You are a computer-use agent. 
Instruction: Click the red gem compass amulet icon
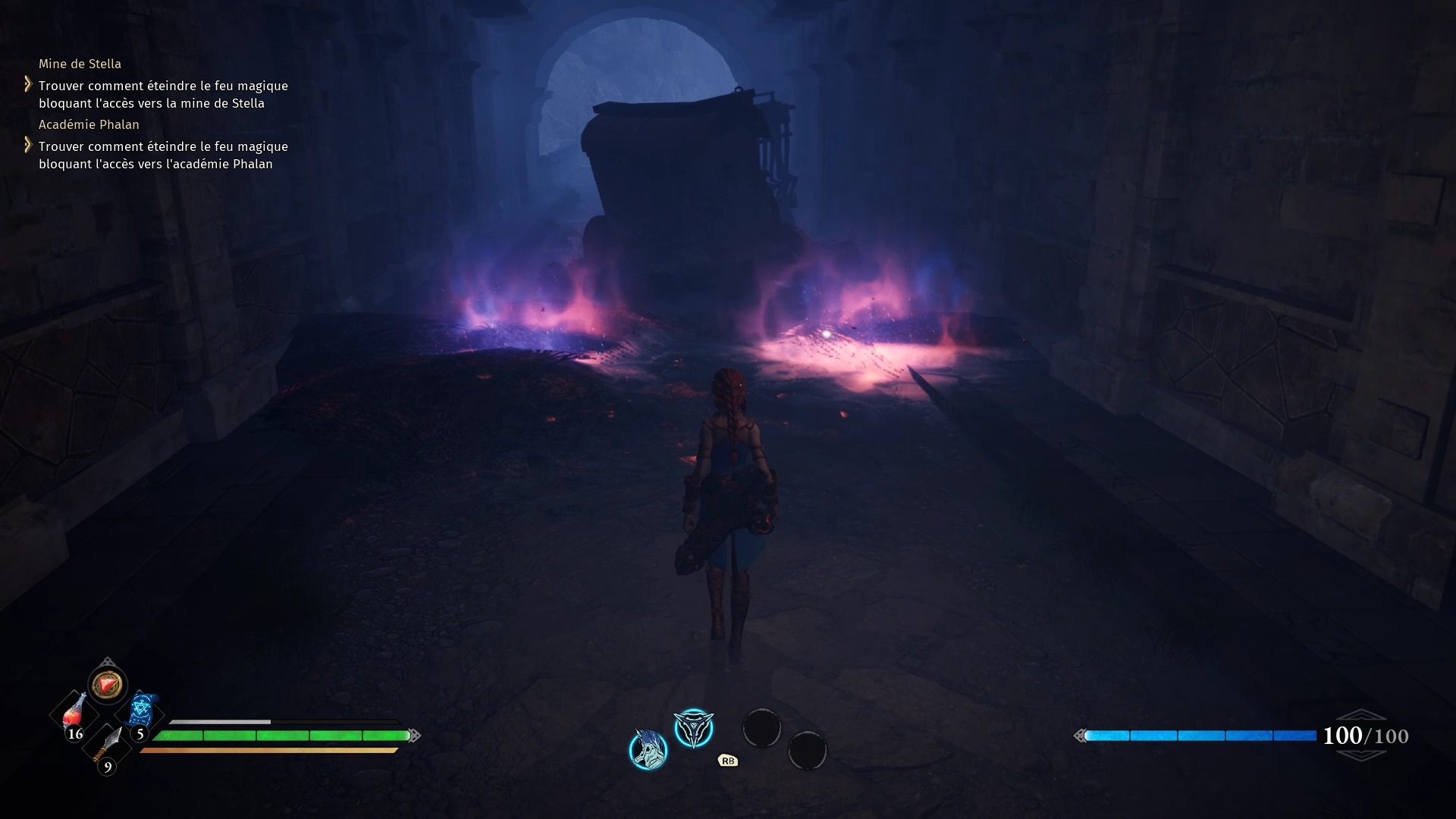pyautogui.click(x=107, y=685)
